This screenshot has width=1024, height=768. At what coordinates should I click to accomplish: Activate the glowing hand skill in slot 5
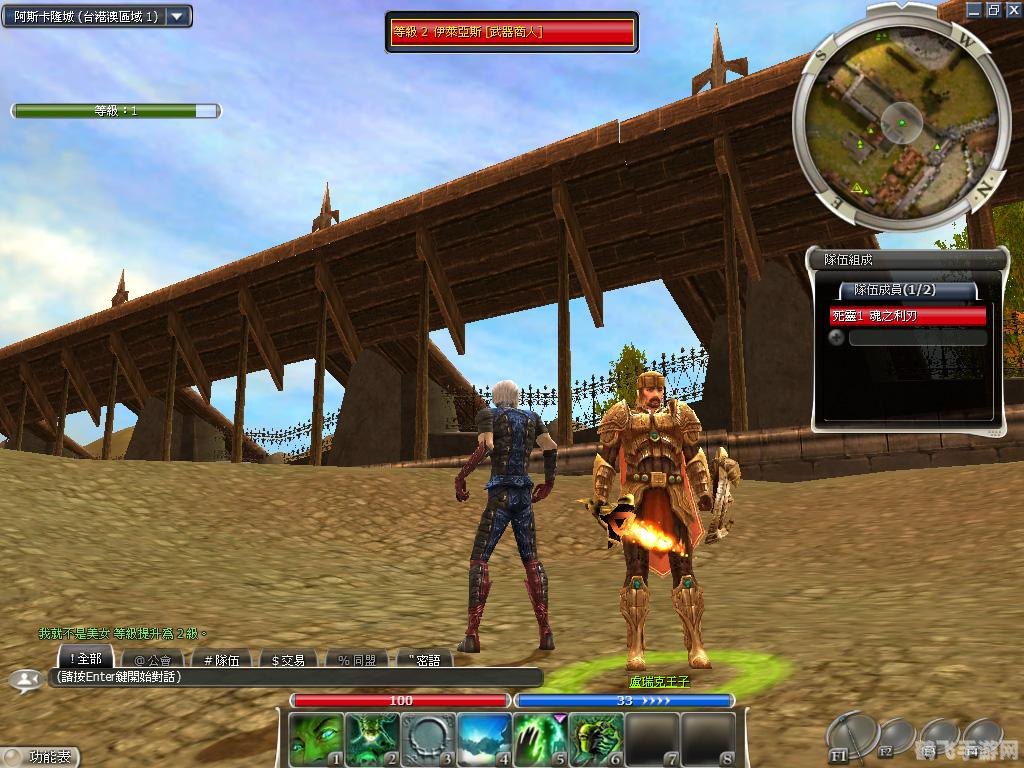coord(540,739)
